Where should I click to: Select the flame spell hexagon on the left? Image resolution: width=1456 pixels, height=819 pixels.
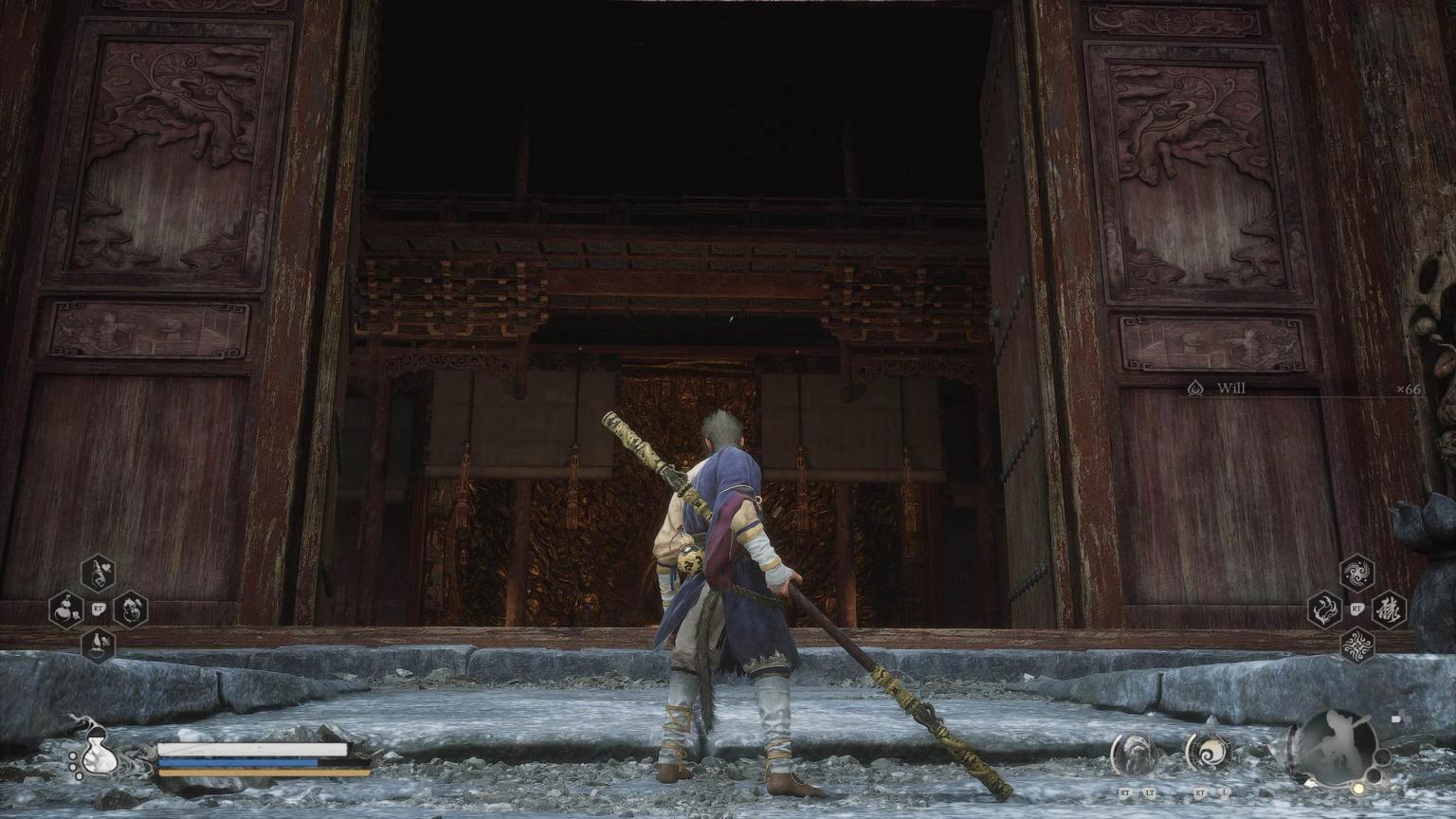pos(1323,610)
